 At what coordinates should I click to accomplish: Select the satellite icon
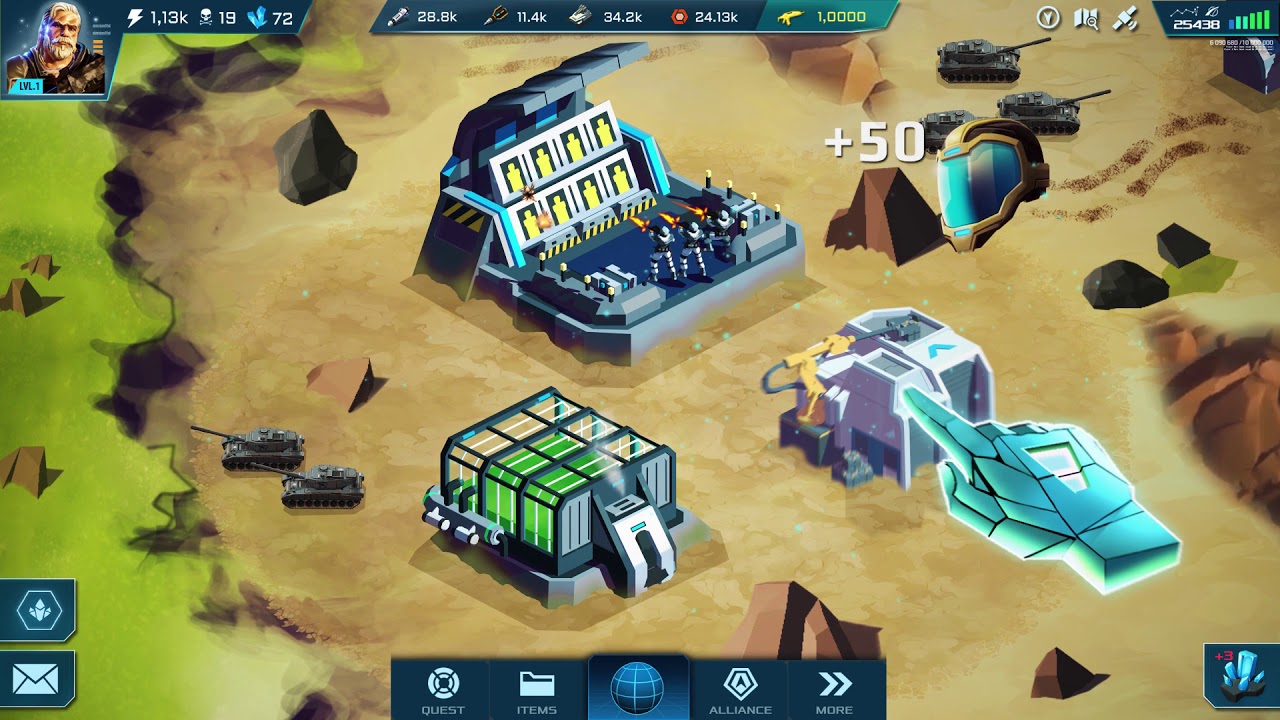(x=1125, y=18)
